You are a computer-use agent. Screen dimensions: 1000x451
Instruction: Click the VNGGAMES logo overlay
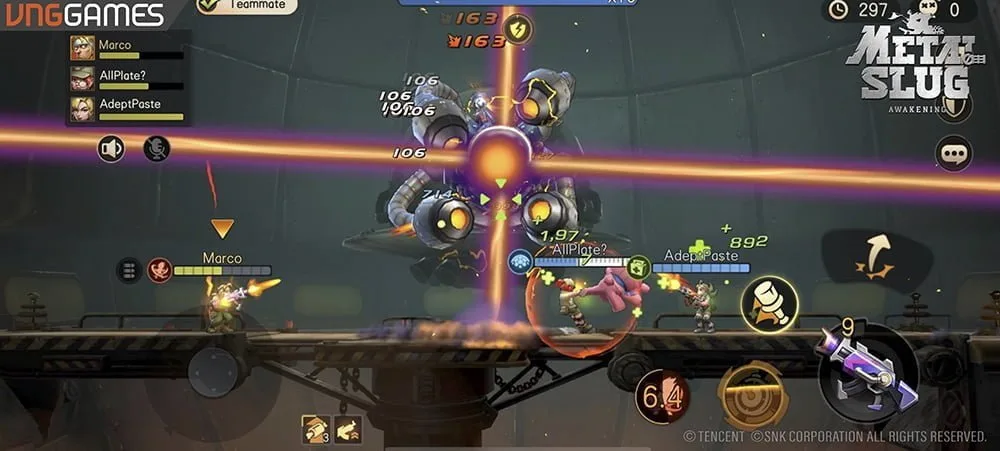point(84,15)
